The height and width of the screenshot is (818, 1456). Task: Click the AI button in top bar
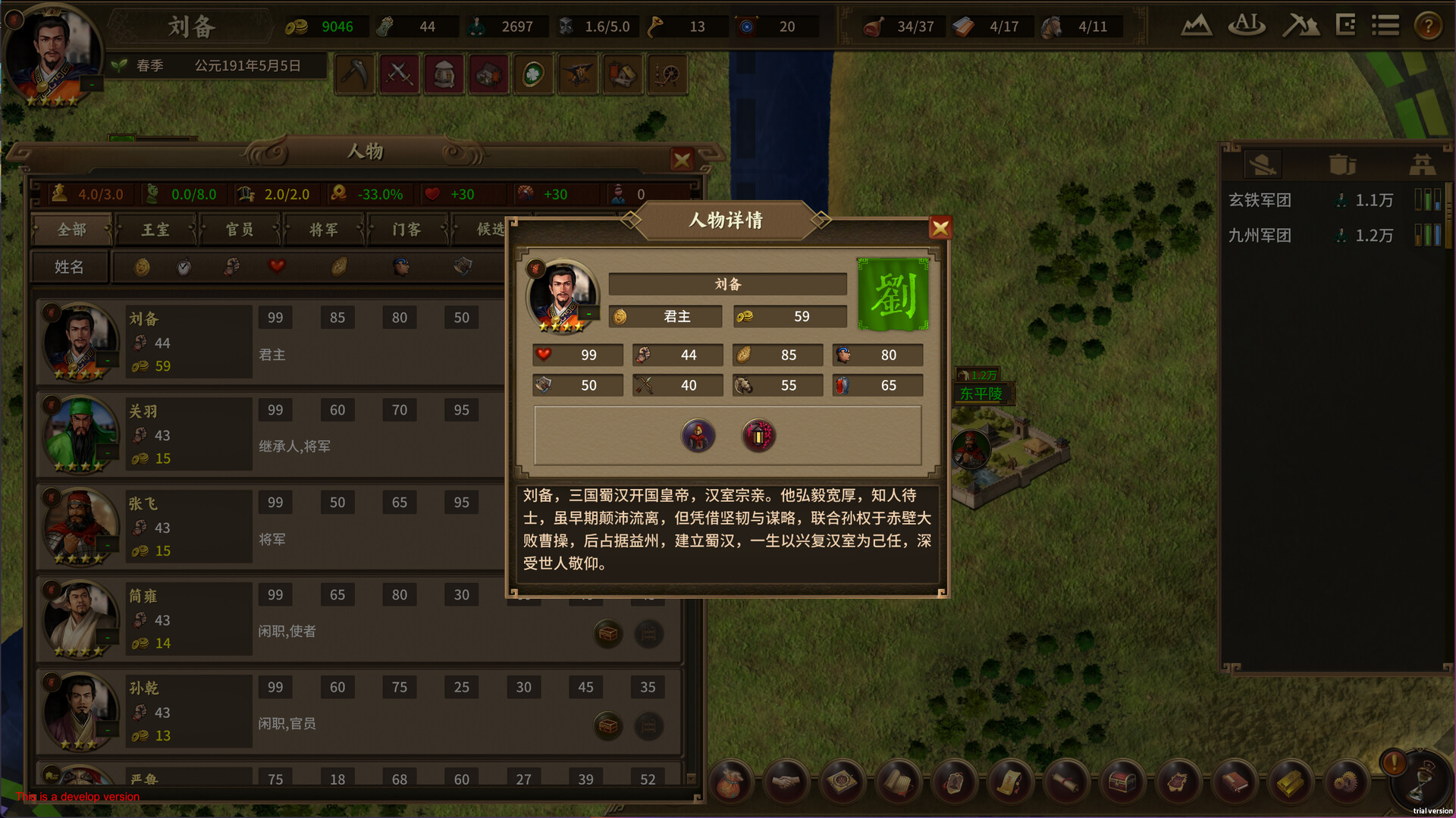tap(1247, 27)
